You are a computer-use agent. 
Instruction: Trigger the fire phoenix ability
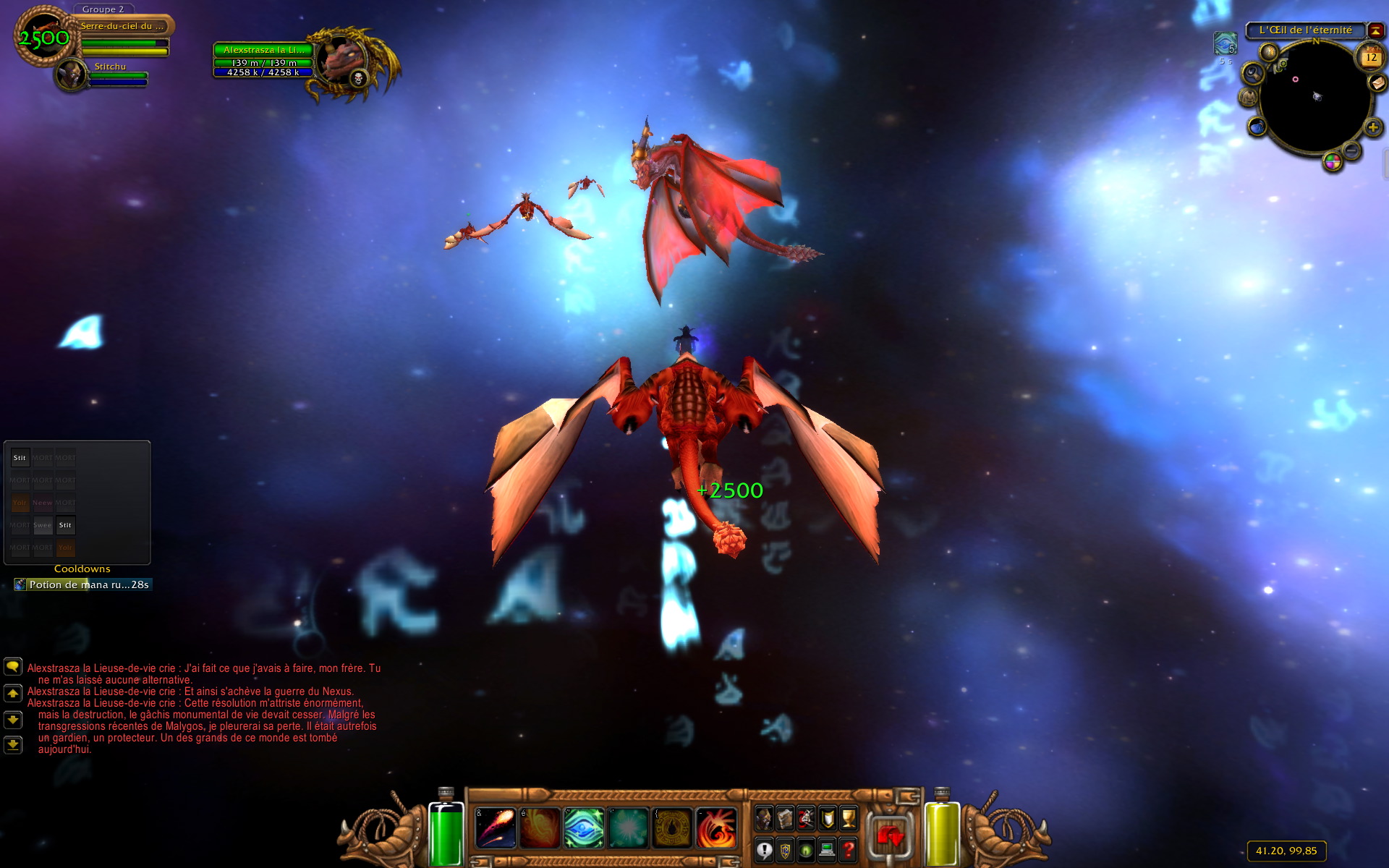pyautogui.click(x=716, y=827)
